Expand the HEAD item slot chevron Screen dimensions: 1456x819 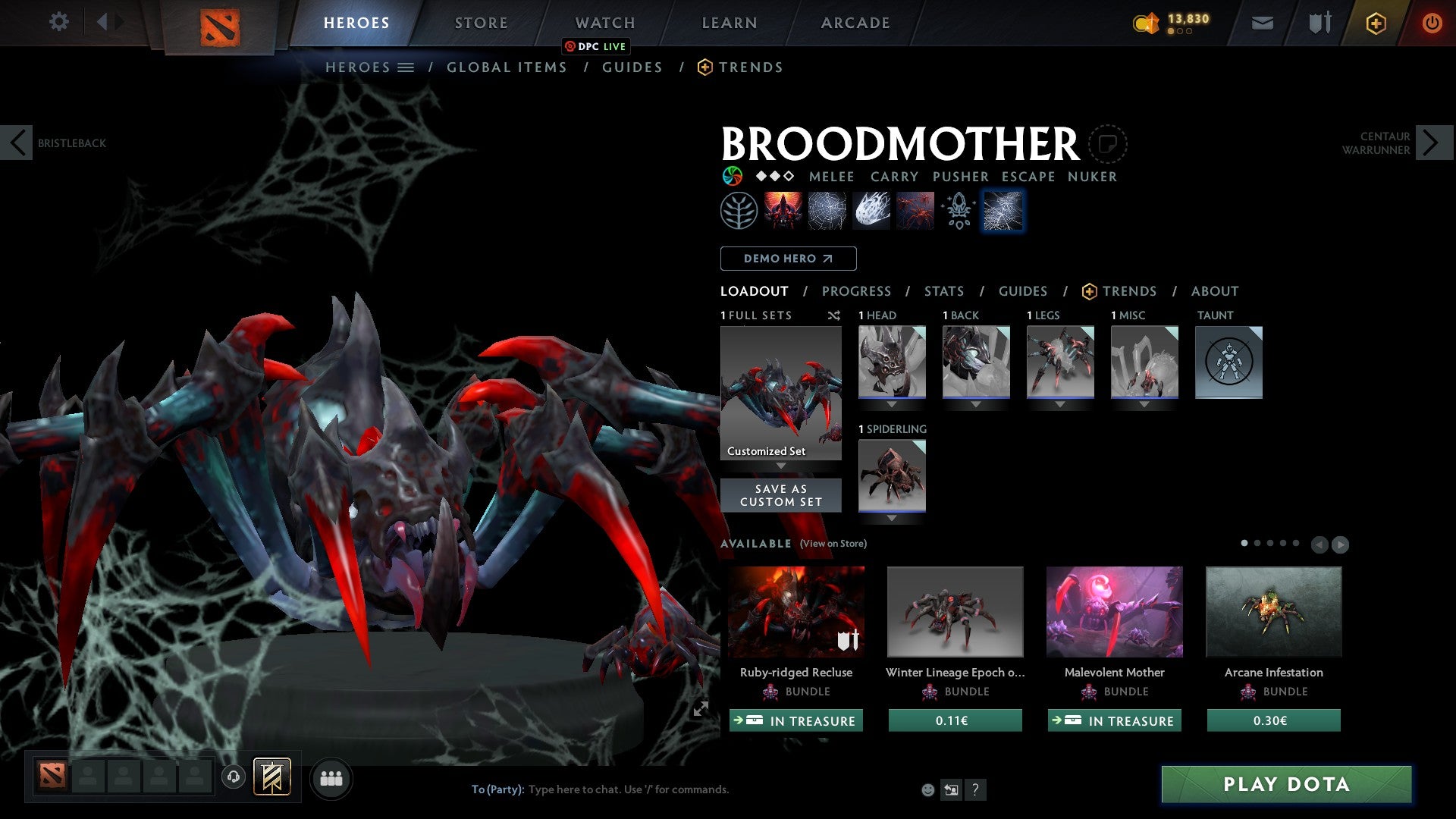point(891,404)
